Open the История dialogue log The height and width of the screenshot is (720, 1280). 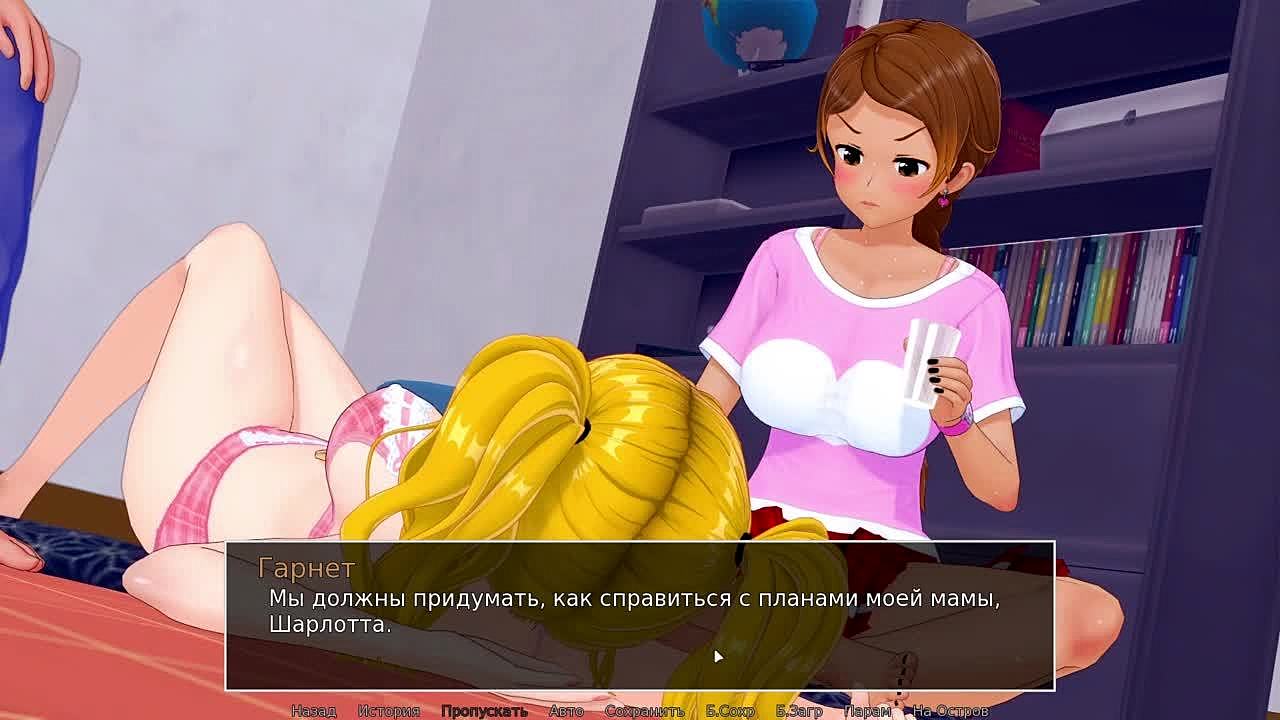[x=388, y=711]
